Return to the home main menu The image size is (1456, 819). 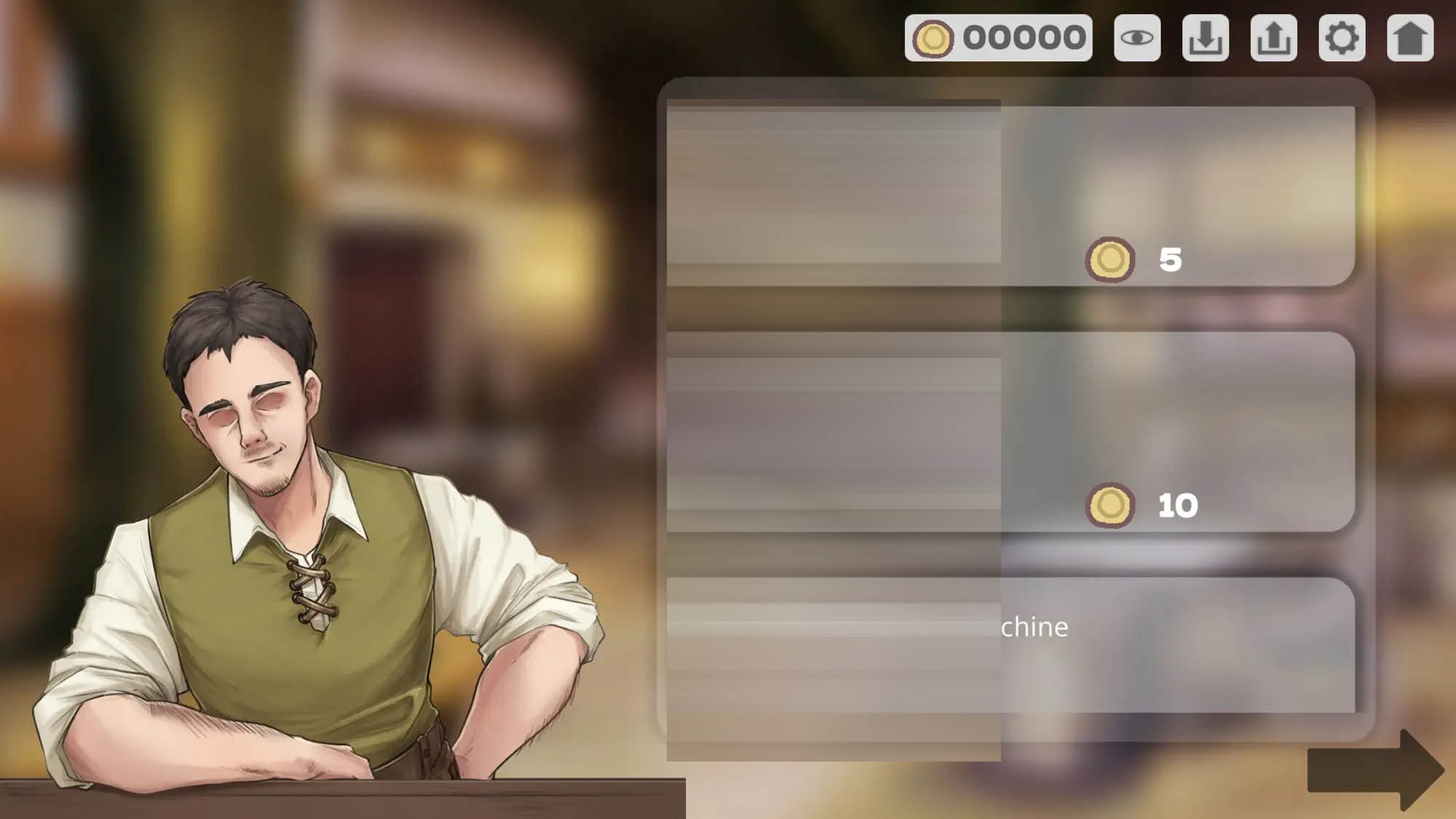pyautogui.click(x=1410, y=38)
